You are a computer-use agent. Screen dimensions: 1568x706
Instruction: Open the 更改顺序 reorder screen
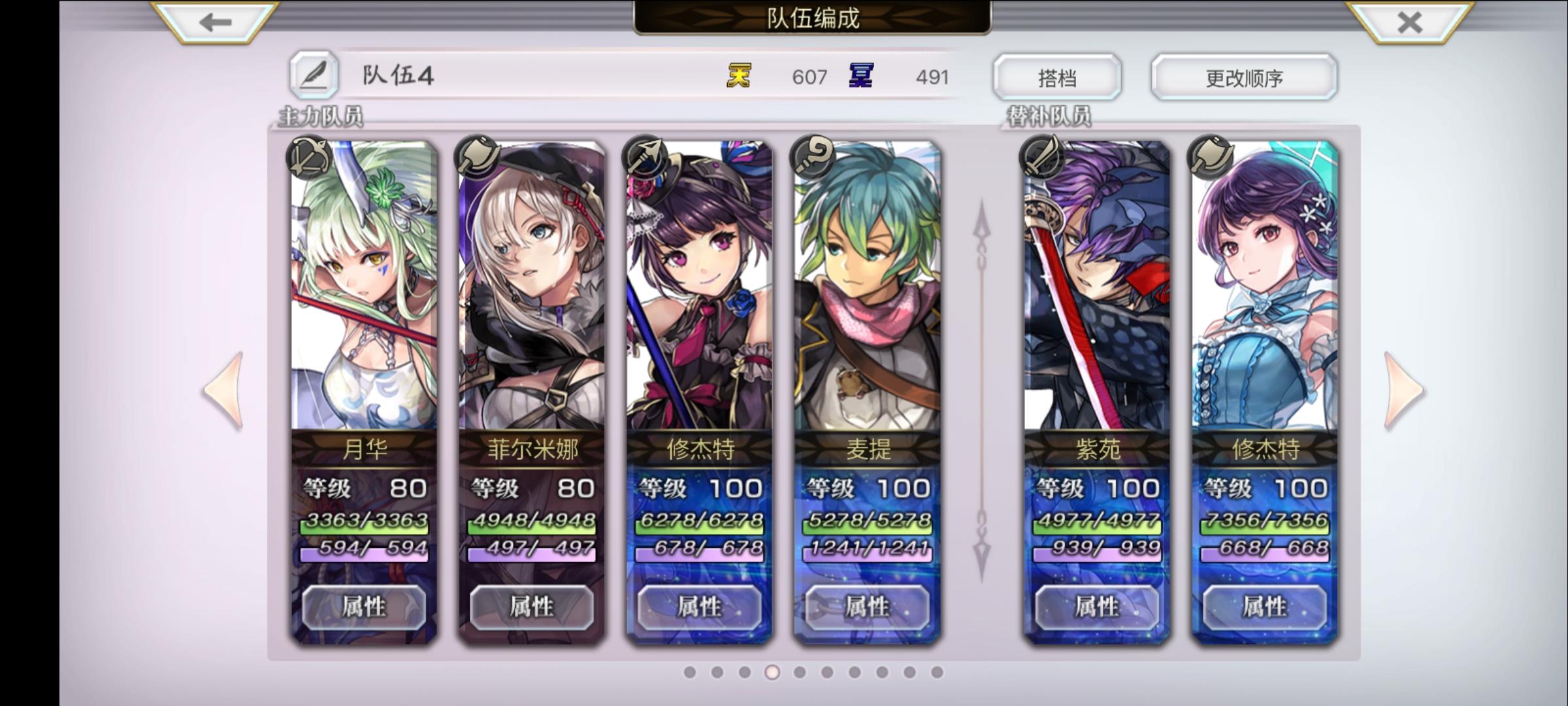point(1243,76)
